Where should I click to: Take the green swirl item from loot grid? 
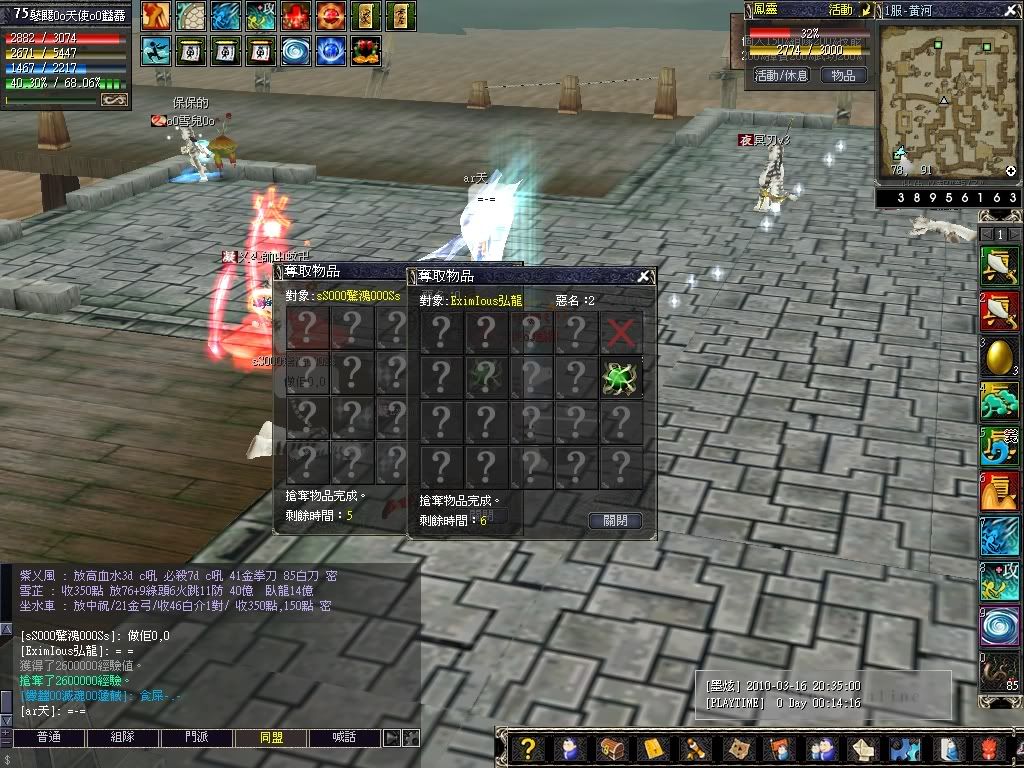point(621,377)
